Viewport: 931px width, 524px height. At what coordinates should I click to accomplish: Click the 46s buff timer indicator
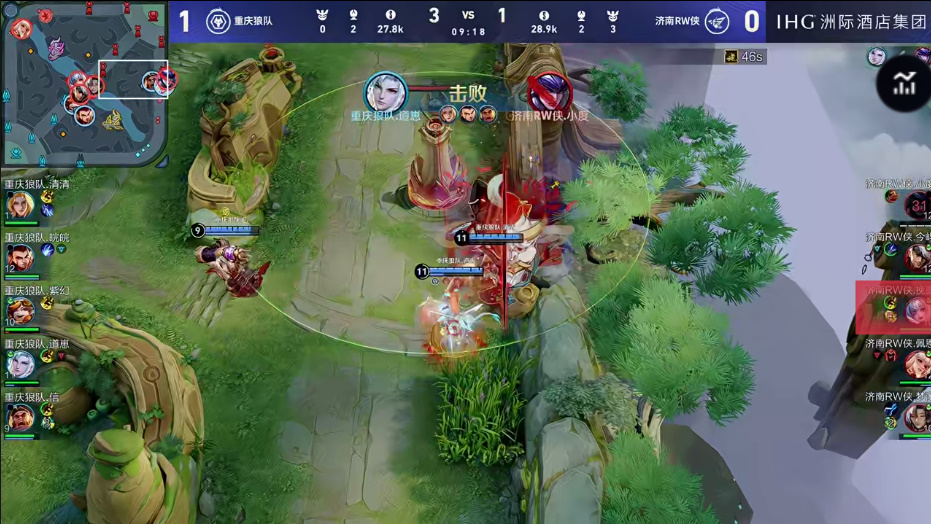click(745, 57)
